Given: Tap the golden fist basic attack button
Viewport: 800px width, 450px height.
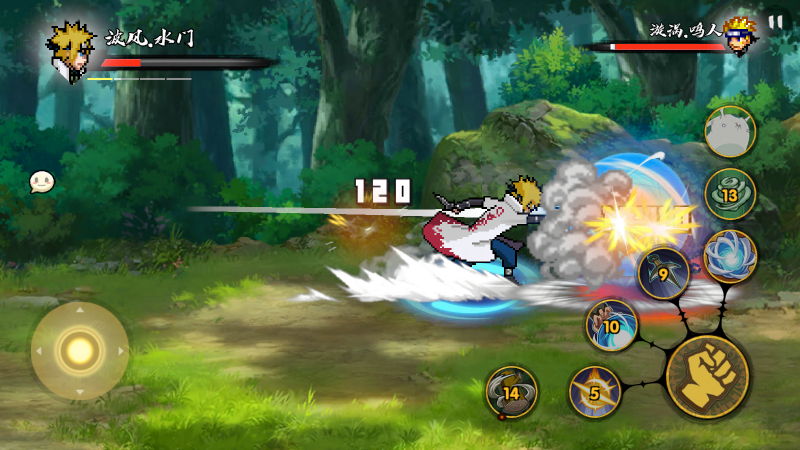Looking at the screenshot, I should [707, 377].
